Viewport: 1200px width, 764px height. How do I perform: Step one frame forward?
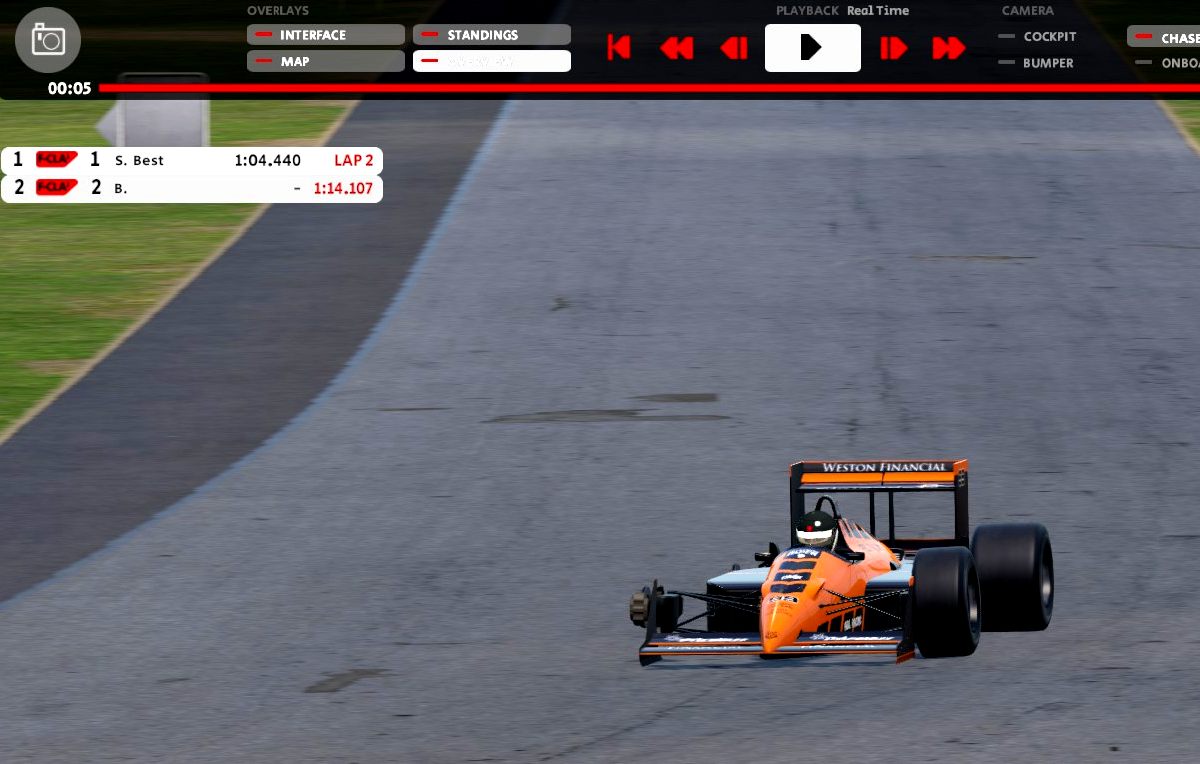[x=893, y=48]
